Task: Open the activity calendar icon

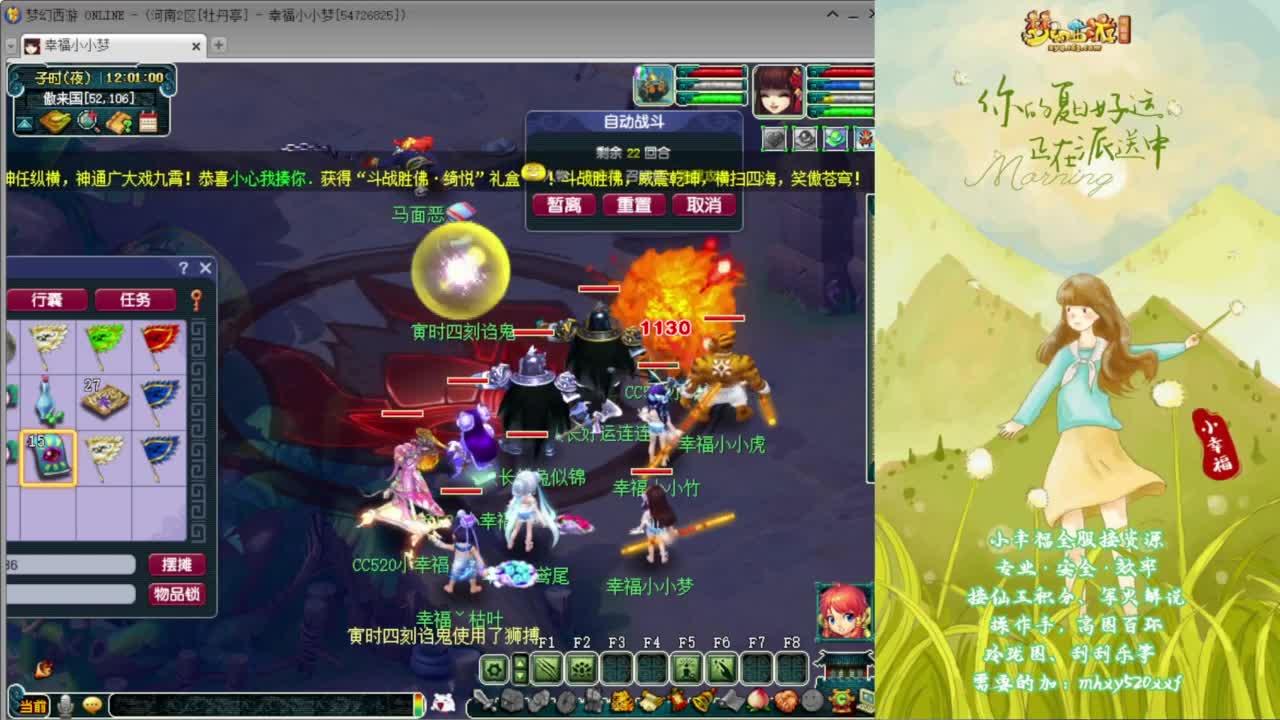Action: point(147,122)
